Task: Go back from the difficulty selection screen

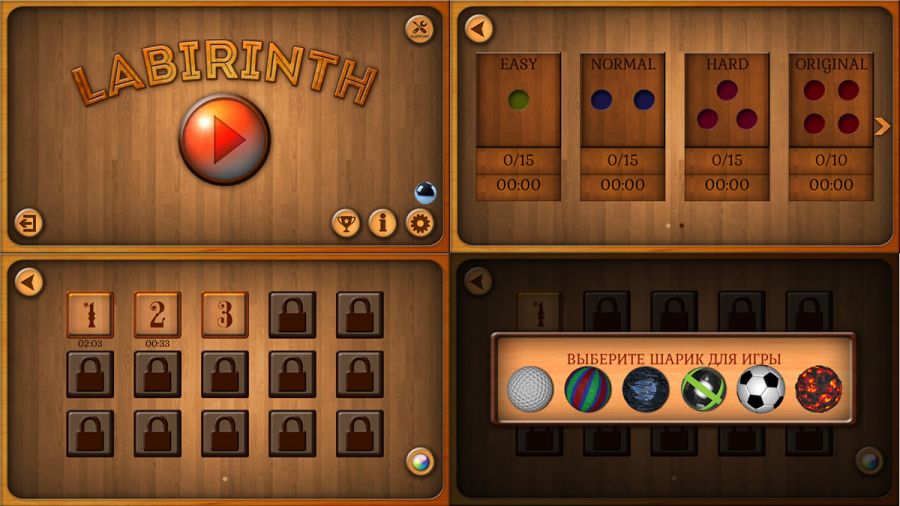Action: (x=479, y=29)
